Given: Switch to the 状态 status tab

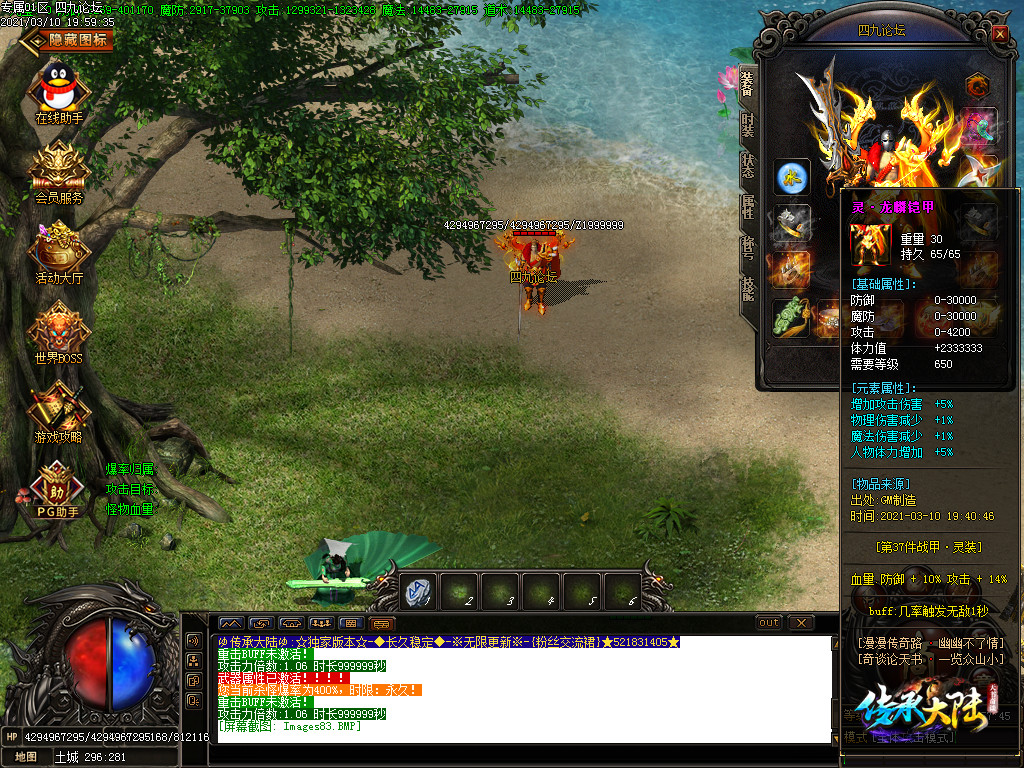Looking at the screenshot, I should click(747, 166).
